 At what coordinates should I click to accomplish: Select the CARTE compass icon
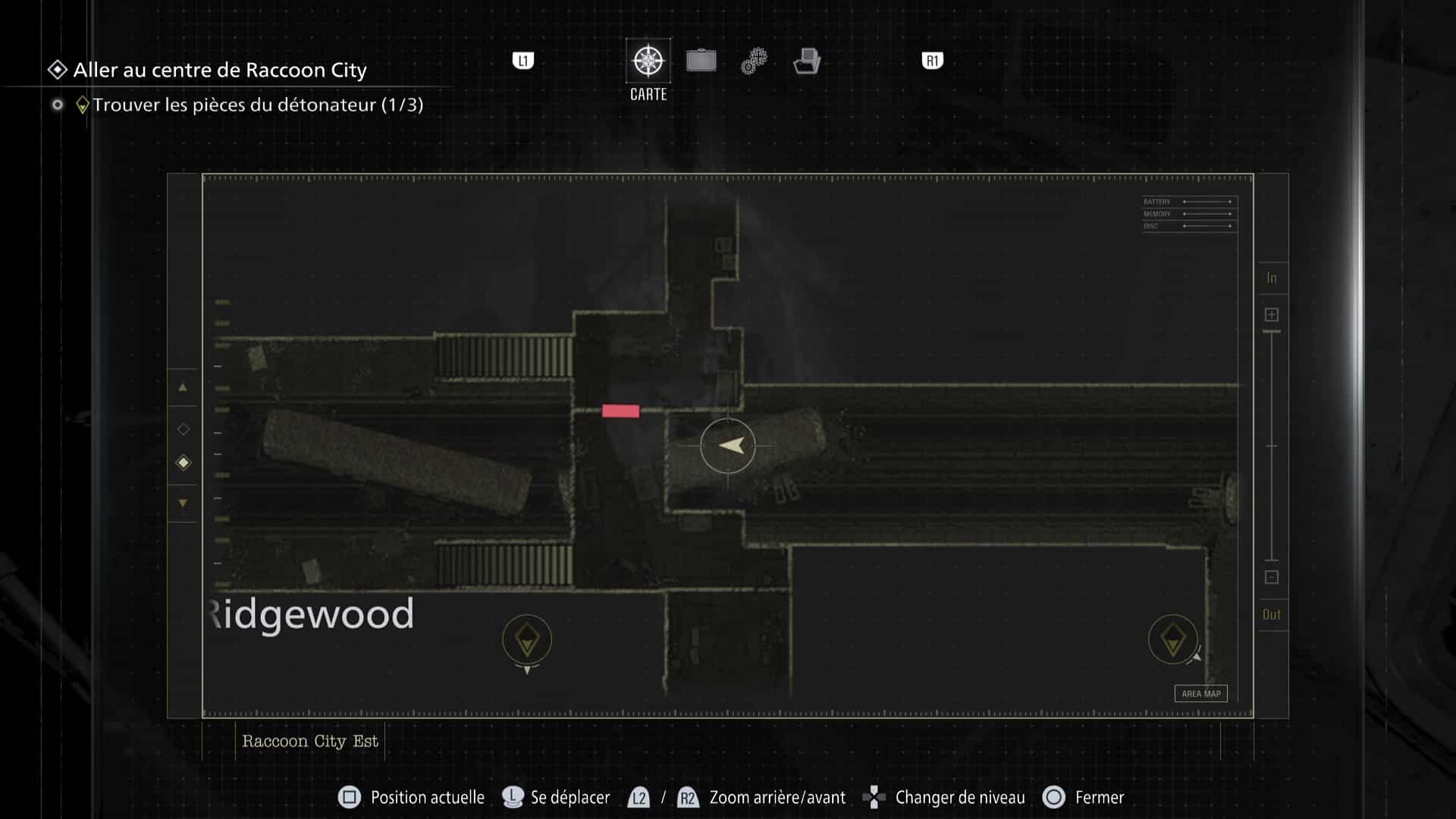coord(647,59)
